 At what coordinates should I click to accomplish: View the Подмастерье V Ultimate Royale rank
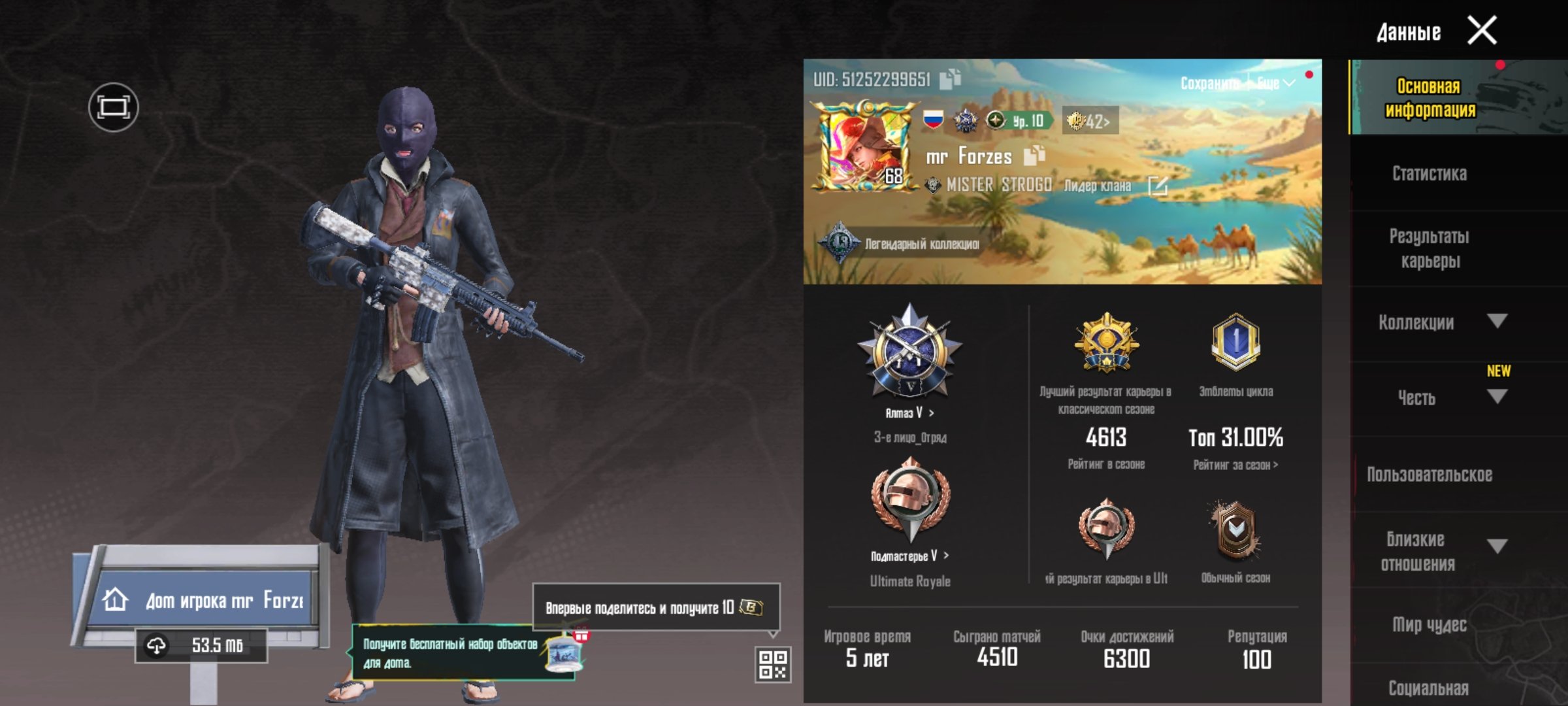point(909,556)
